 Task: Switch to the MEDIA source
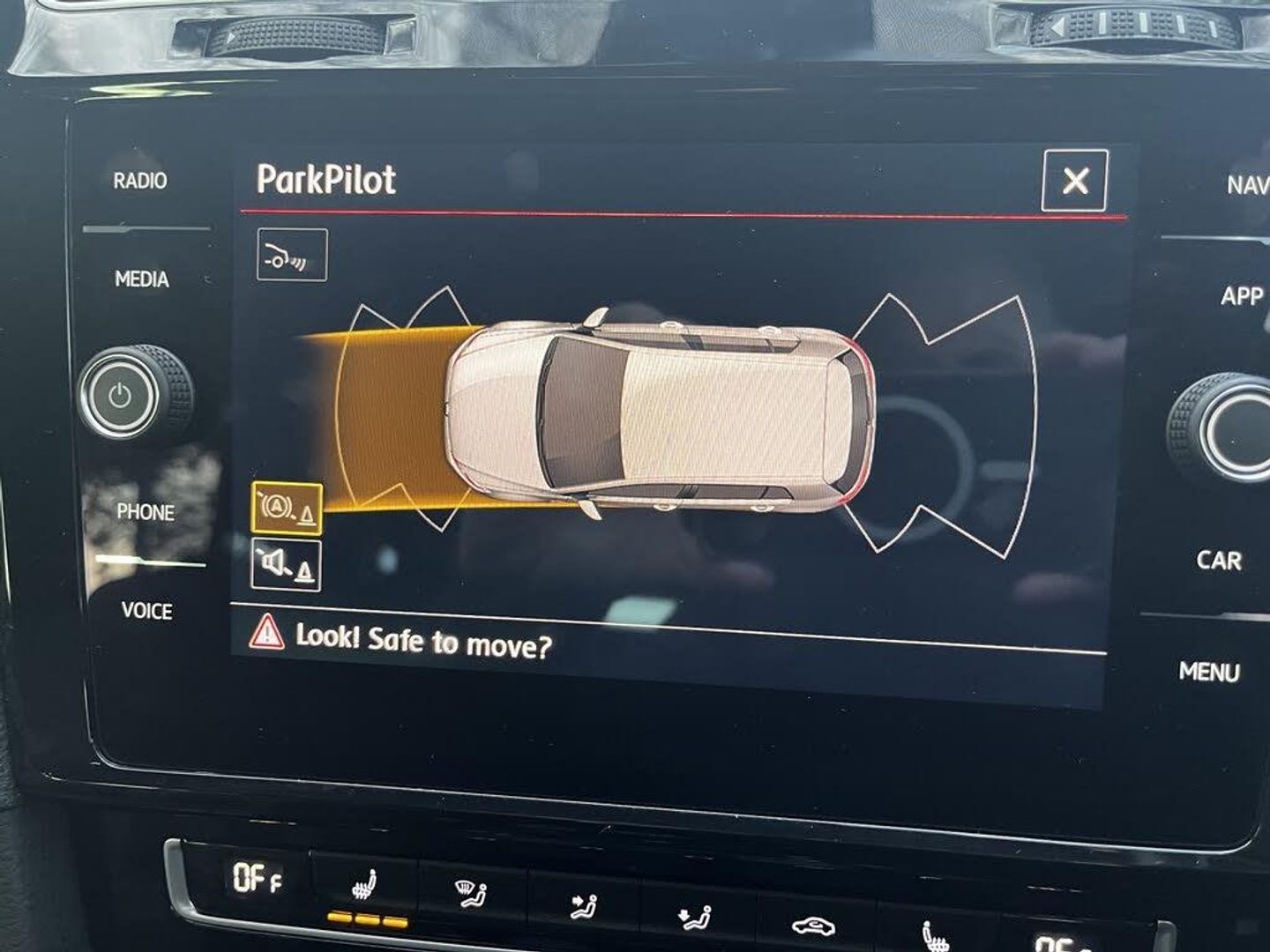pos(142,279)
